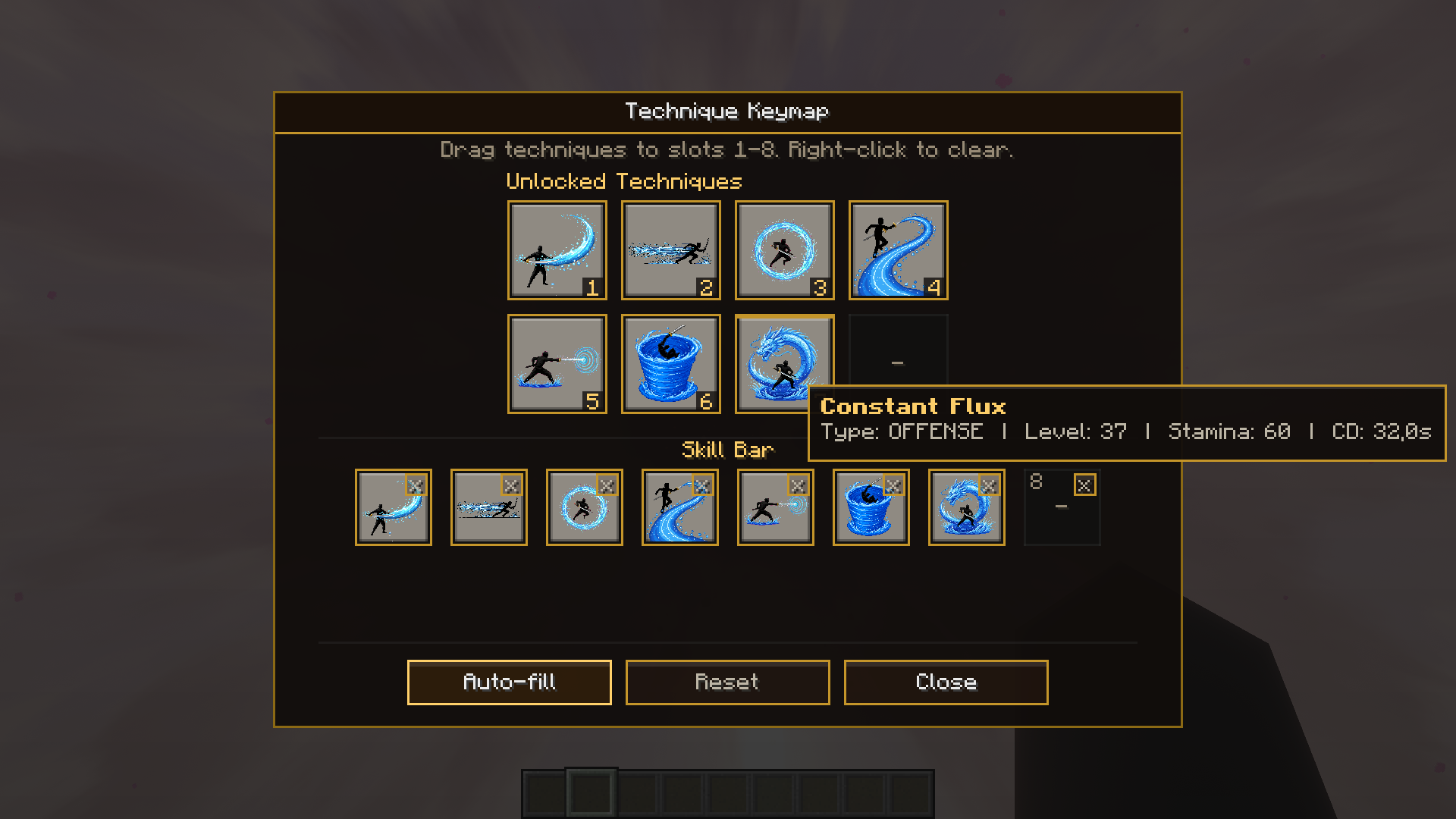The image size is (1456, 819).
Task: Pick unlocked technique 5, the water thrust
Action: (x=557, y=363)
